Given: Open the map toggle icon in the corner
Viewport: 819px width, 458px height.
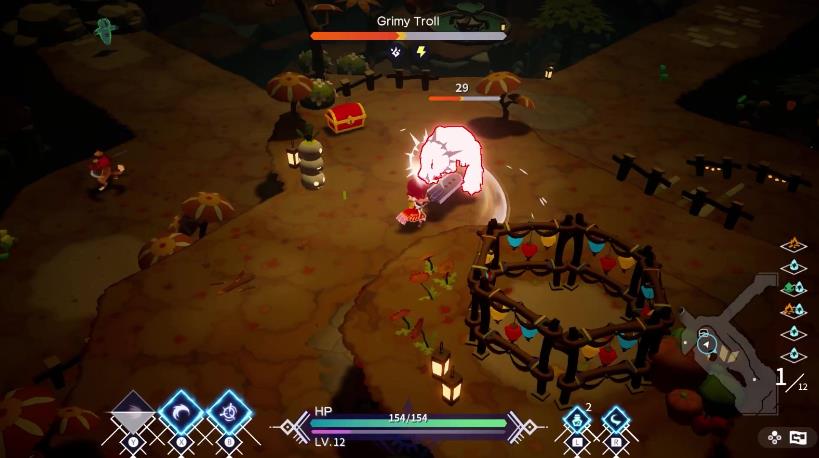Looking at the screenshot, I should coord(798,437).
